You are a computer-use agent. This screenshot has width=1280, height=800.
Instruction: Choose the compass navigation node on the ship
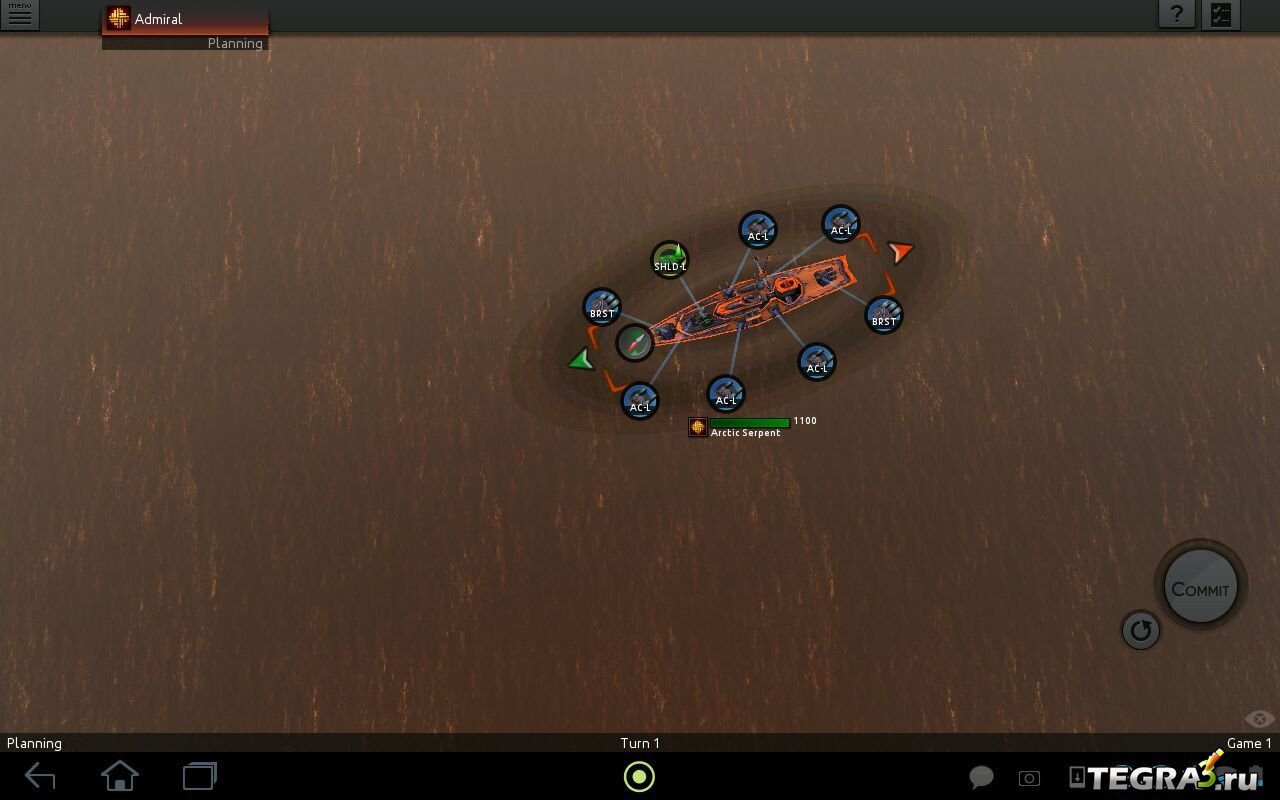tap(634, 343)
